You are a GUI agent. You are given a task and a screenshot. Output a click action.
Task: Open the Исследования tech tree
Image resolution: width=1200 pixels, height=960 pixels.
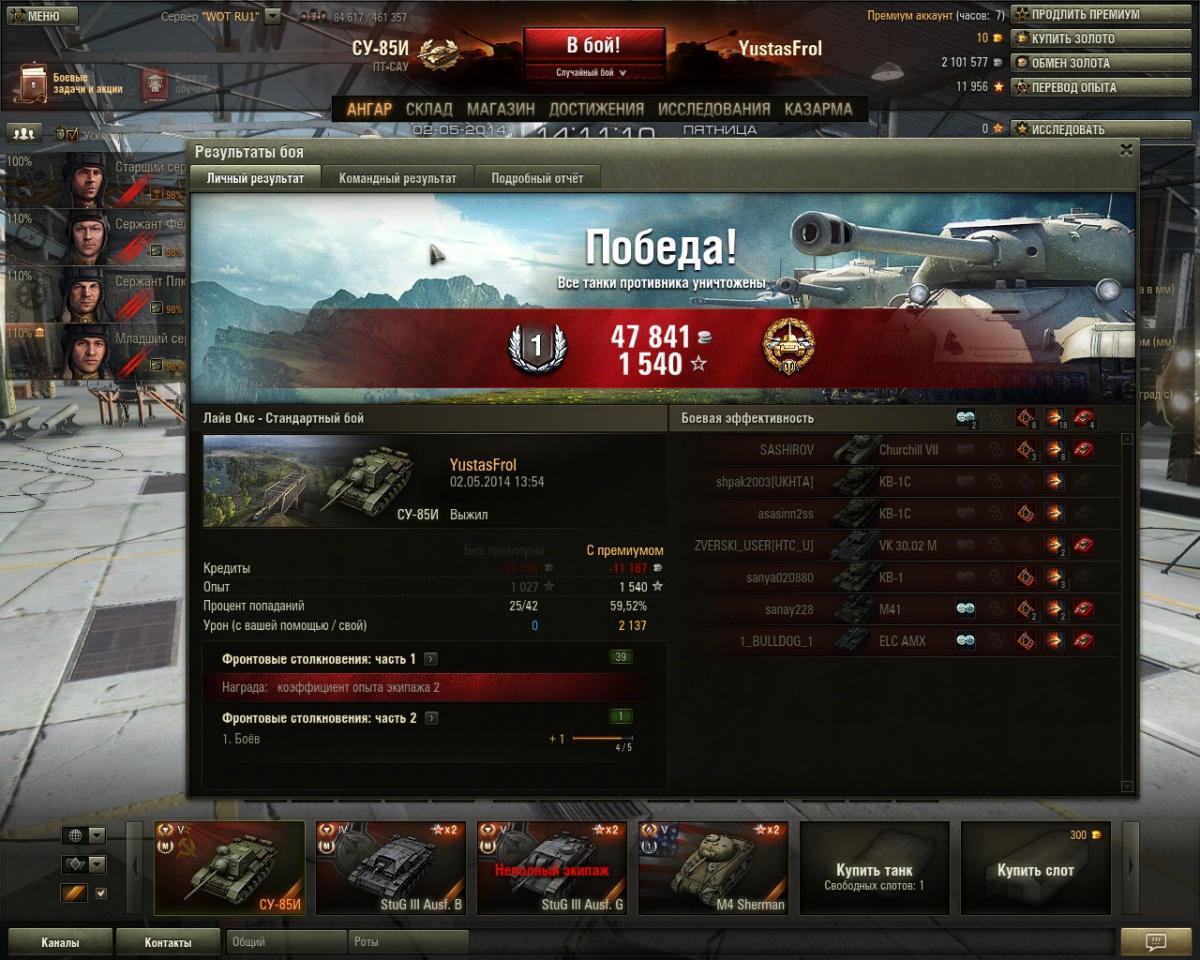[x=714, y=109]
